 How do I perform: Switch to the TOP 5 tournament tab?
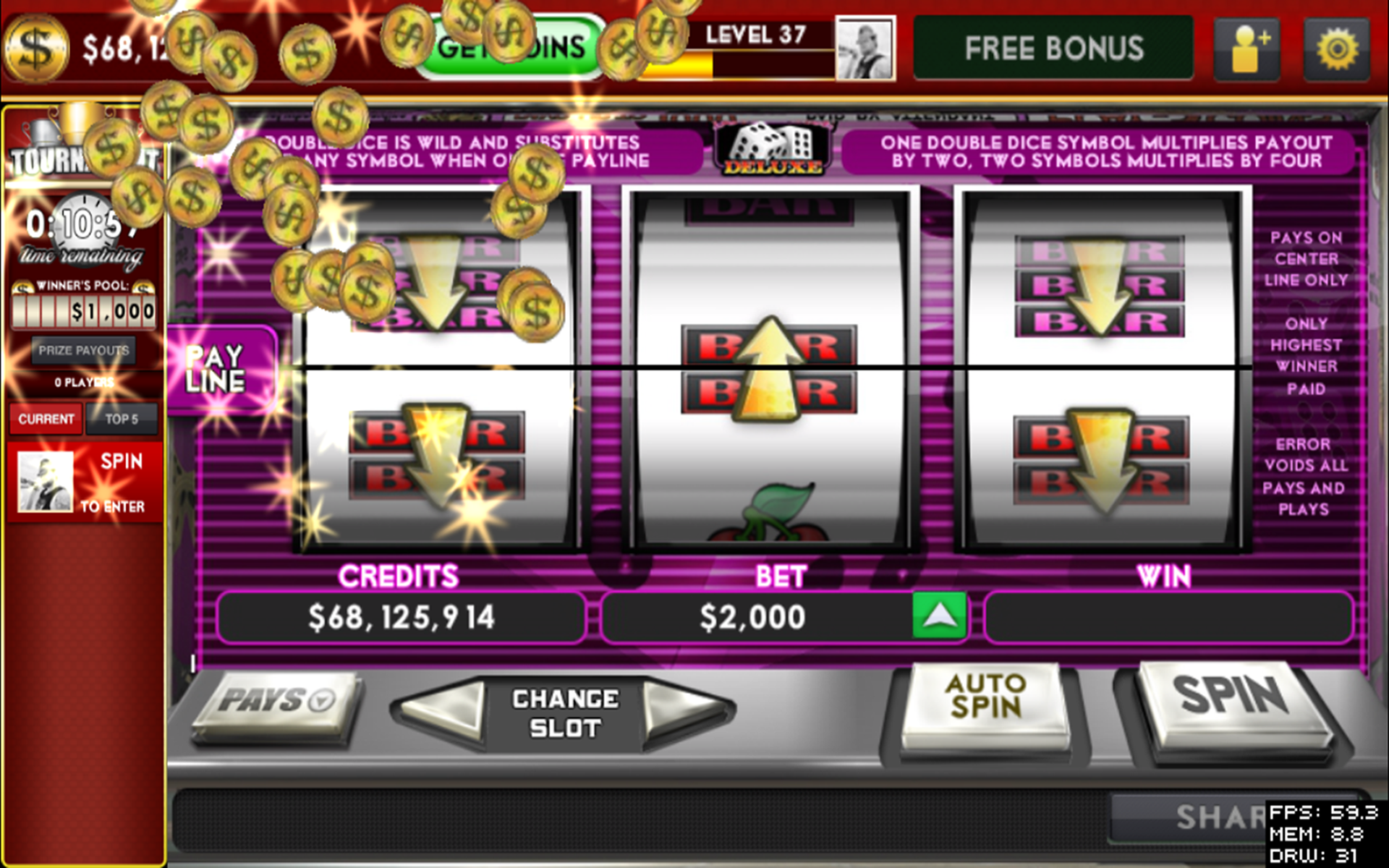[122, 418]
